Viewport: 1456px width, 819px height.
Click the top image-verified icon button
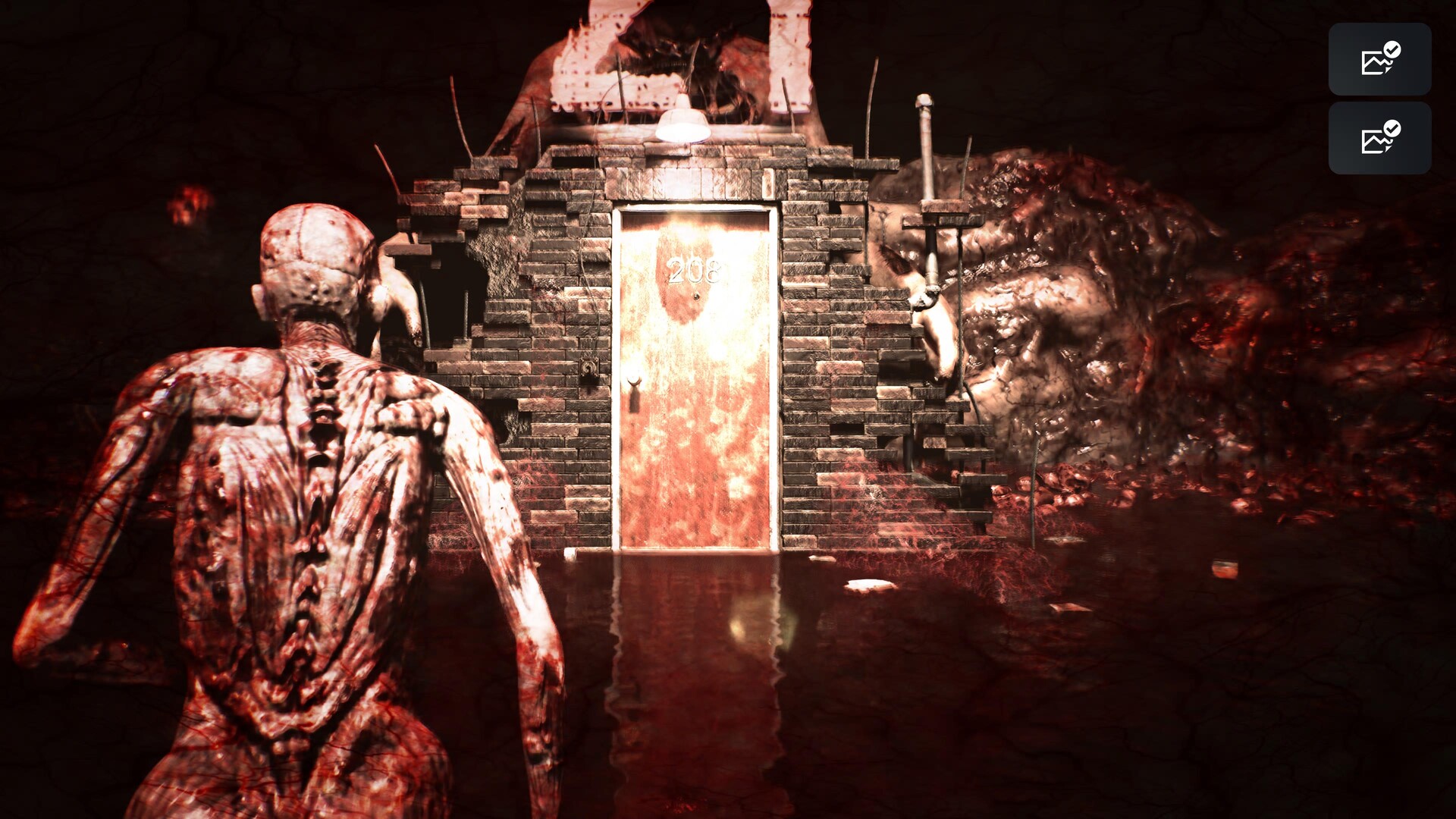[x=1379, y=59]
